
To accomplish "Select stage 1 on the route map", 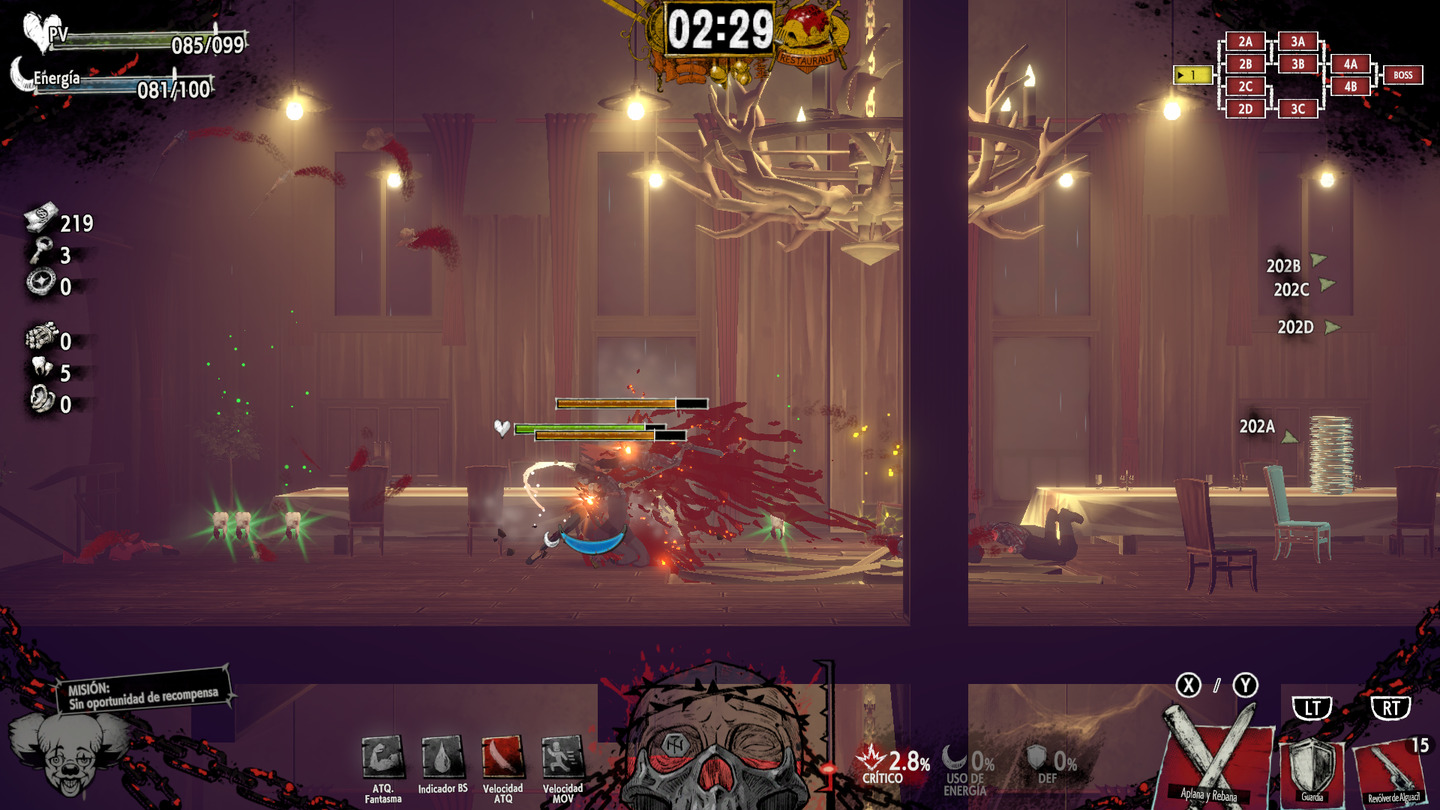I will [1192, 75].
